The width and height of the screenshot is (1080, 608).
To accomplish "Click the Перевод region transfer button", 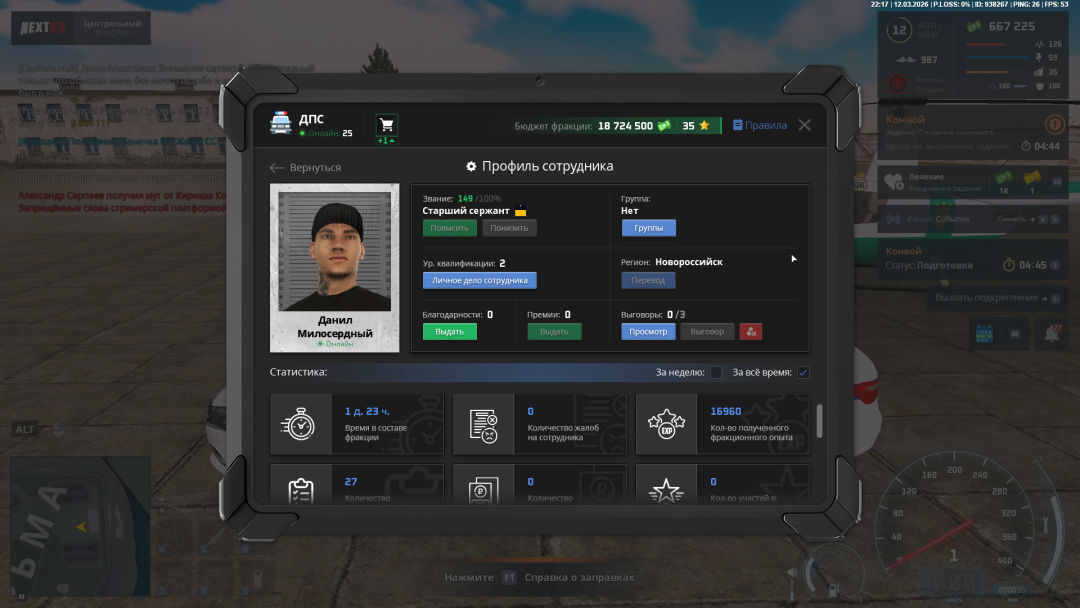I will 648,281.
